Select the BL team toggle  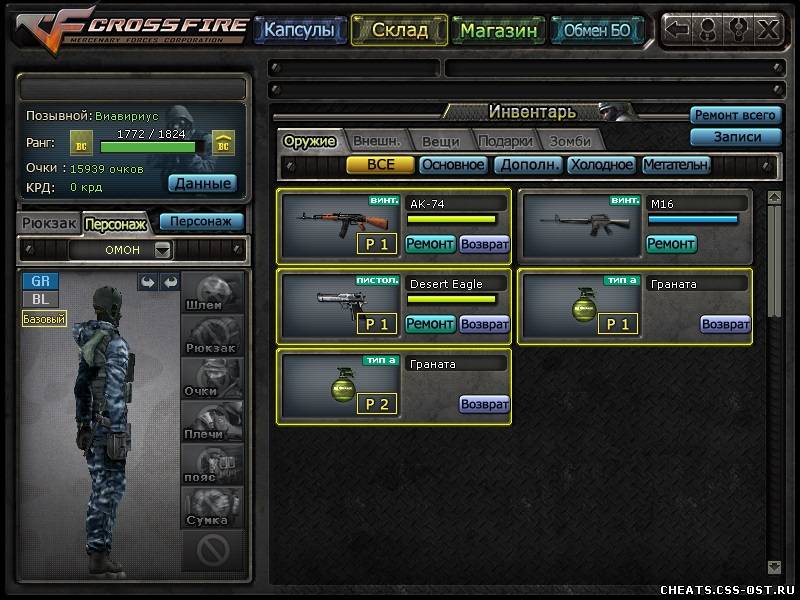40,299
